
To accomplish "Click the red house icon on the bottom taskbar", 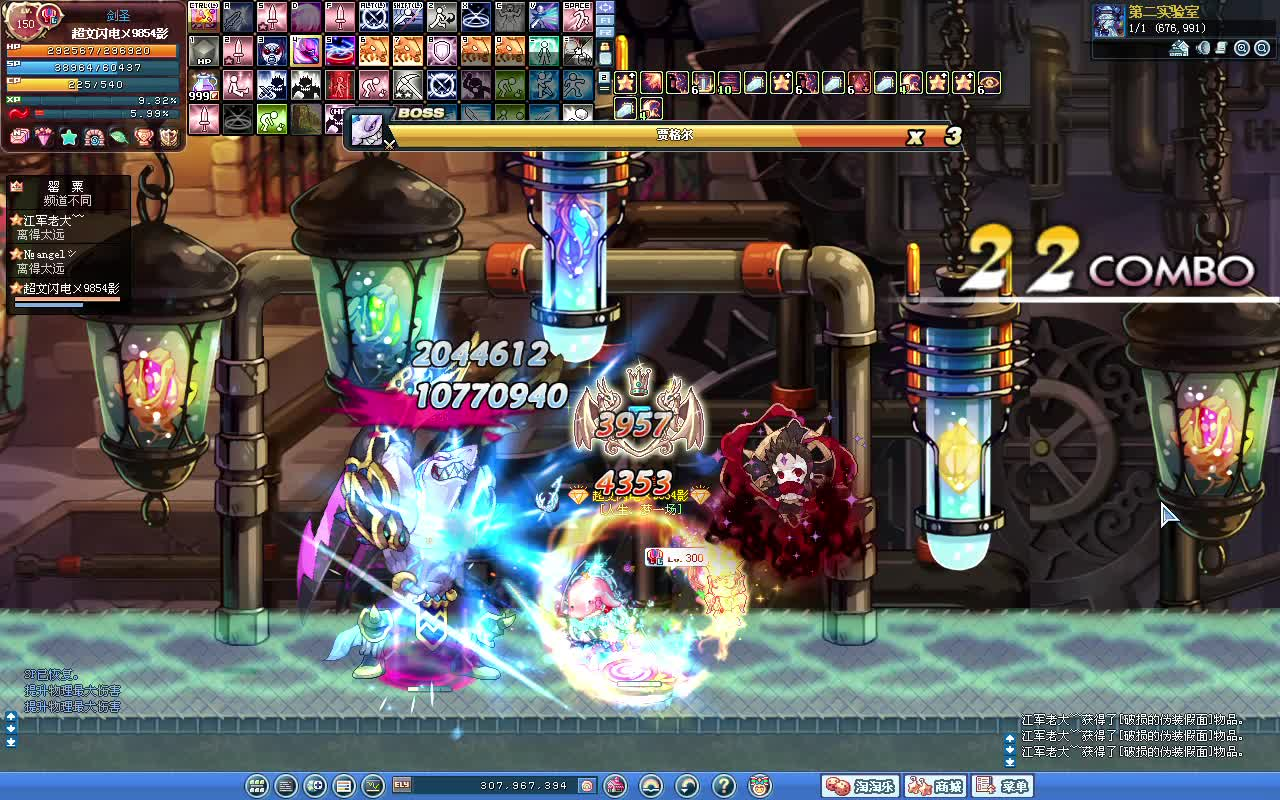I will (x=615, y=787).
